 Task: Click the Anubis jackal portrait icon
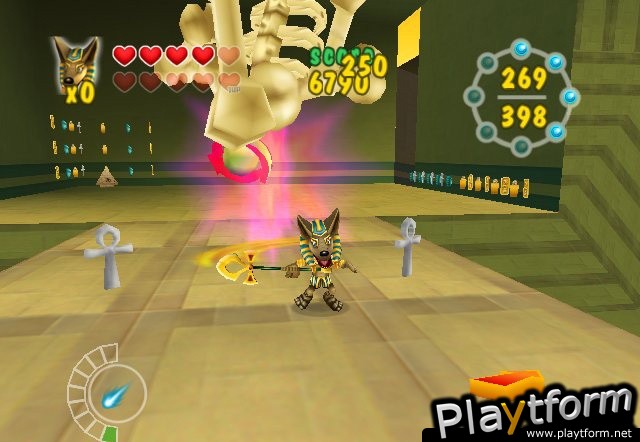click(79, 66)
